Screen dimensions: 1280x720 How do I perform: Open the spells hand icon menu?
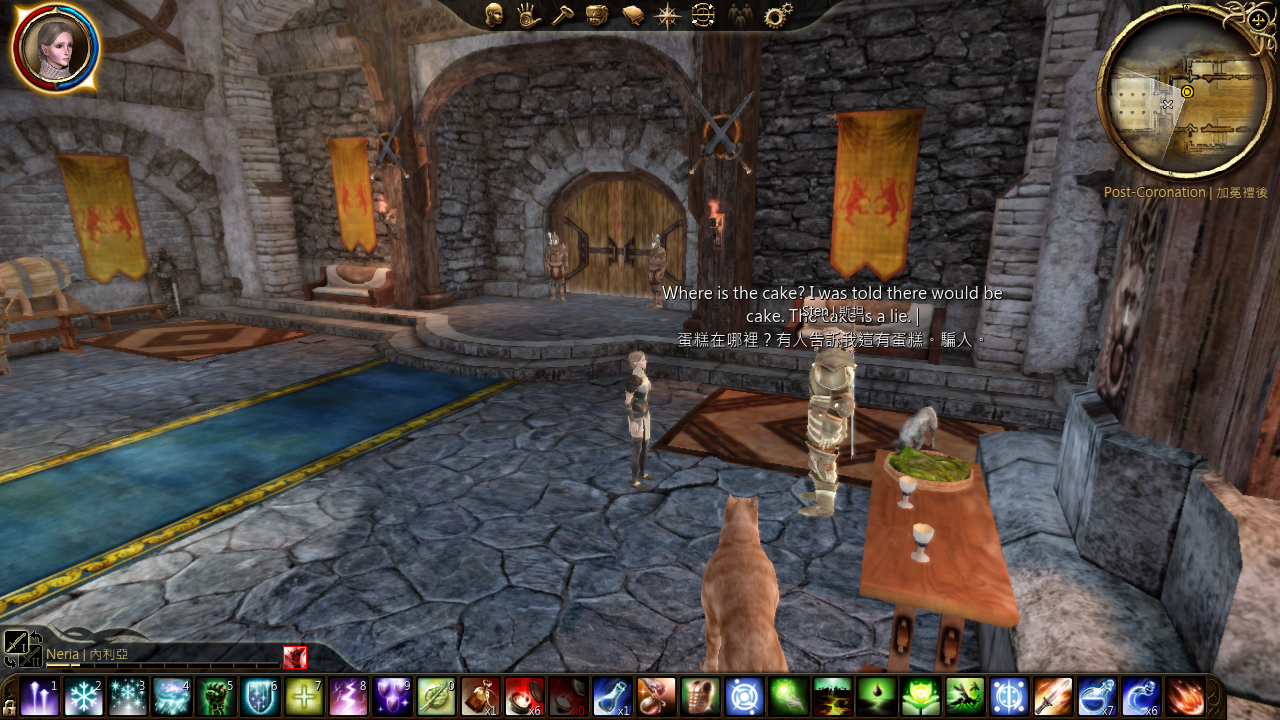(529, 15)
